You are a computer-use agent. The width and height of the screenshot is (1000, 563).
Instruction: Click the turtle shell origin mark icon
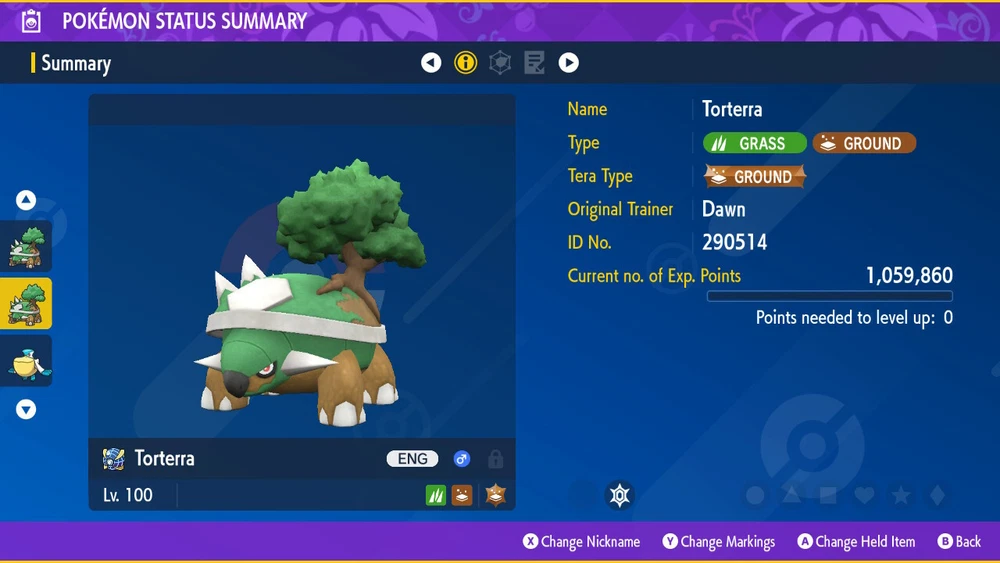(620, 495)
